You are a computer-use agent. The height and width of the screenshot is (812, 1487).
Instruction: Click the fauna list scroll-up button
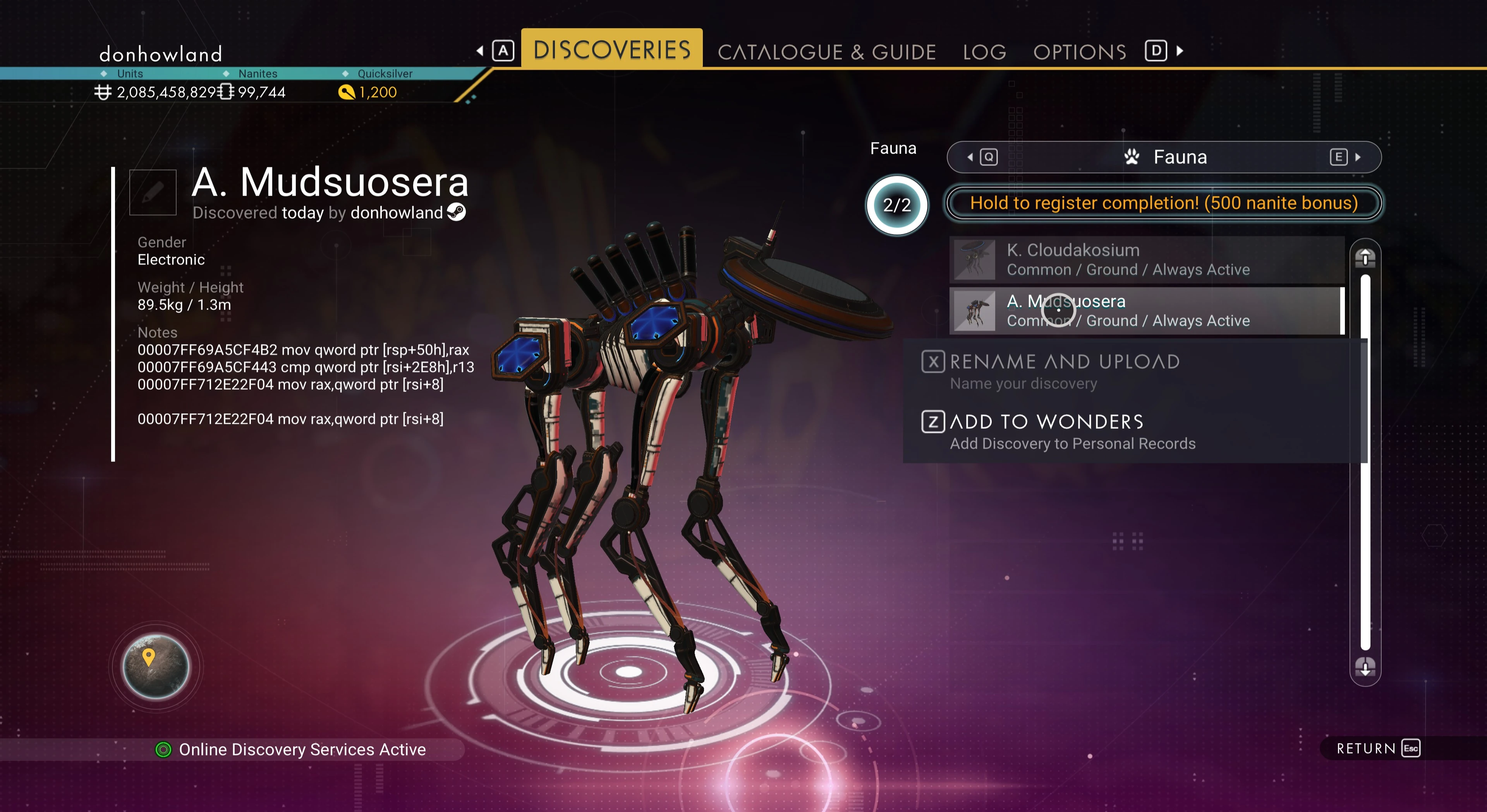[x=1365, y=257]
